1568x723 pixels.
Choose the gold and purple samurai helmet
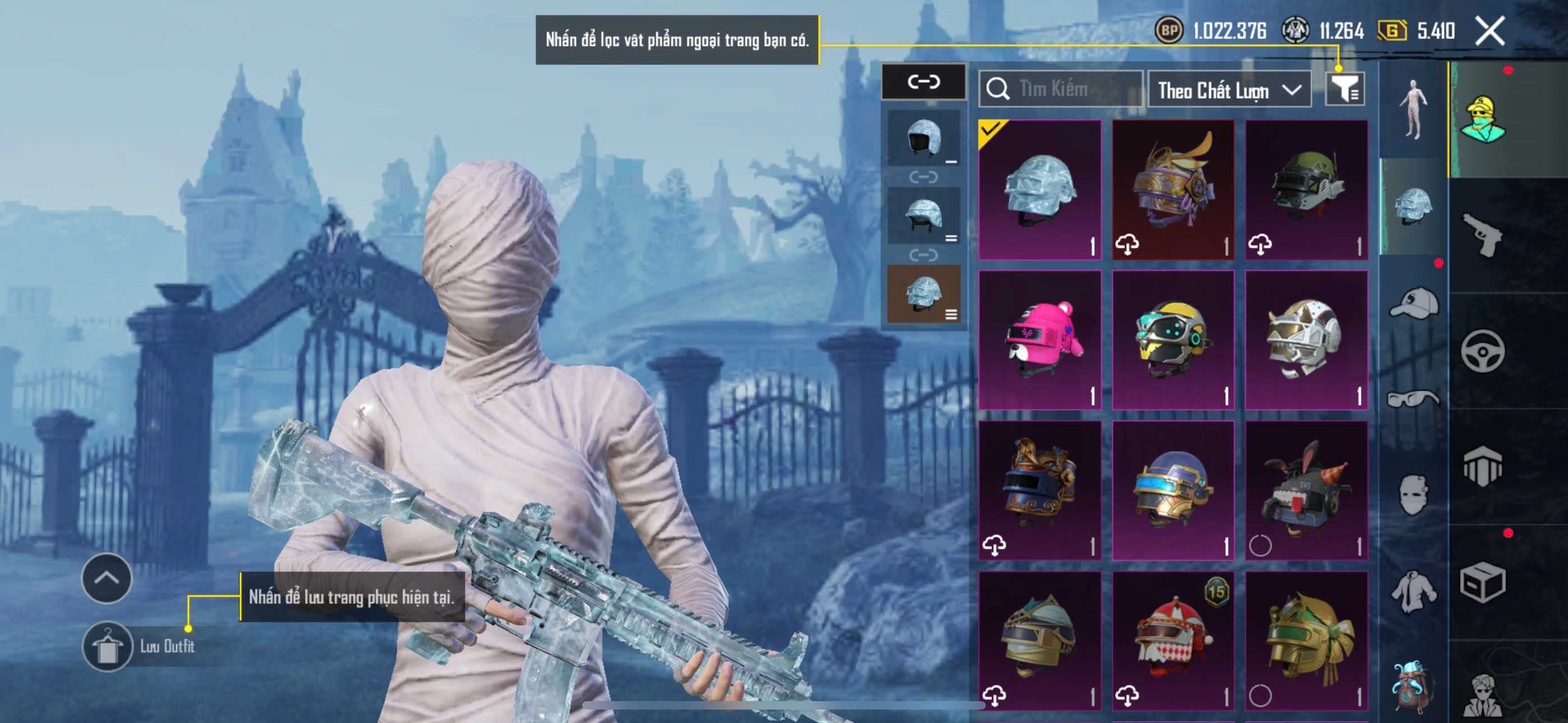[1173, 189]
